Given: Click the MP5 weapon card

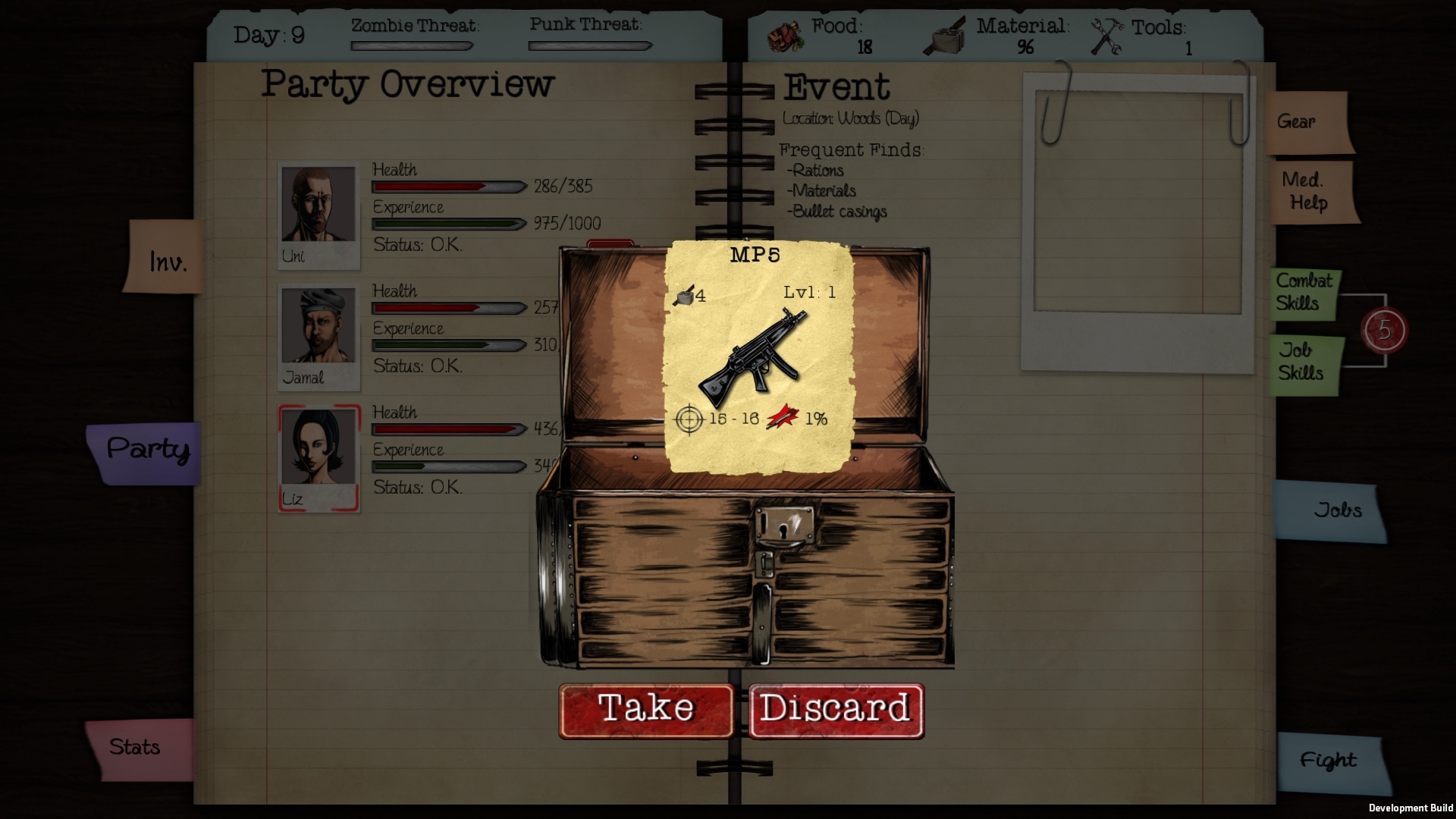Looking at the screenshot, I should (x=759, y=356).
